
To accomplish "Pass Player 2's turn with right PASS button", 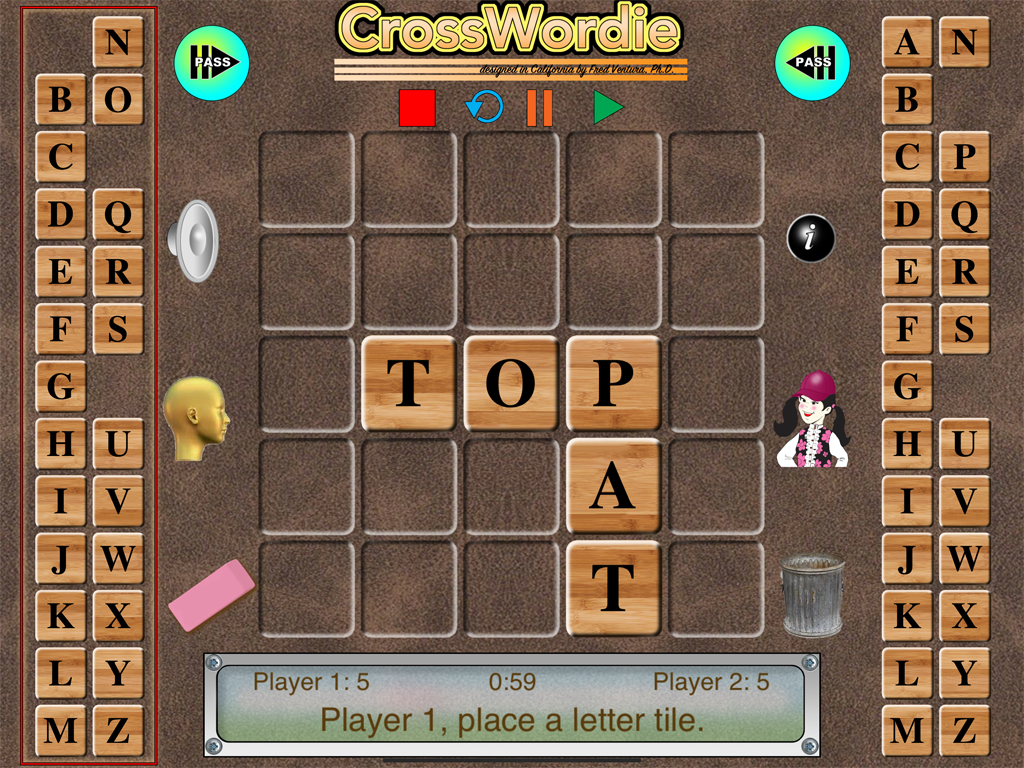I will pos(812,62).
